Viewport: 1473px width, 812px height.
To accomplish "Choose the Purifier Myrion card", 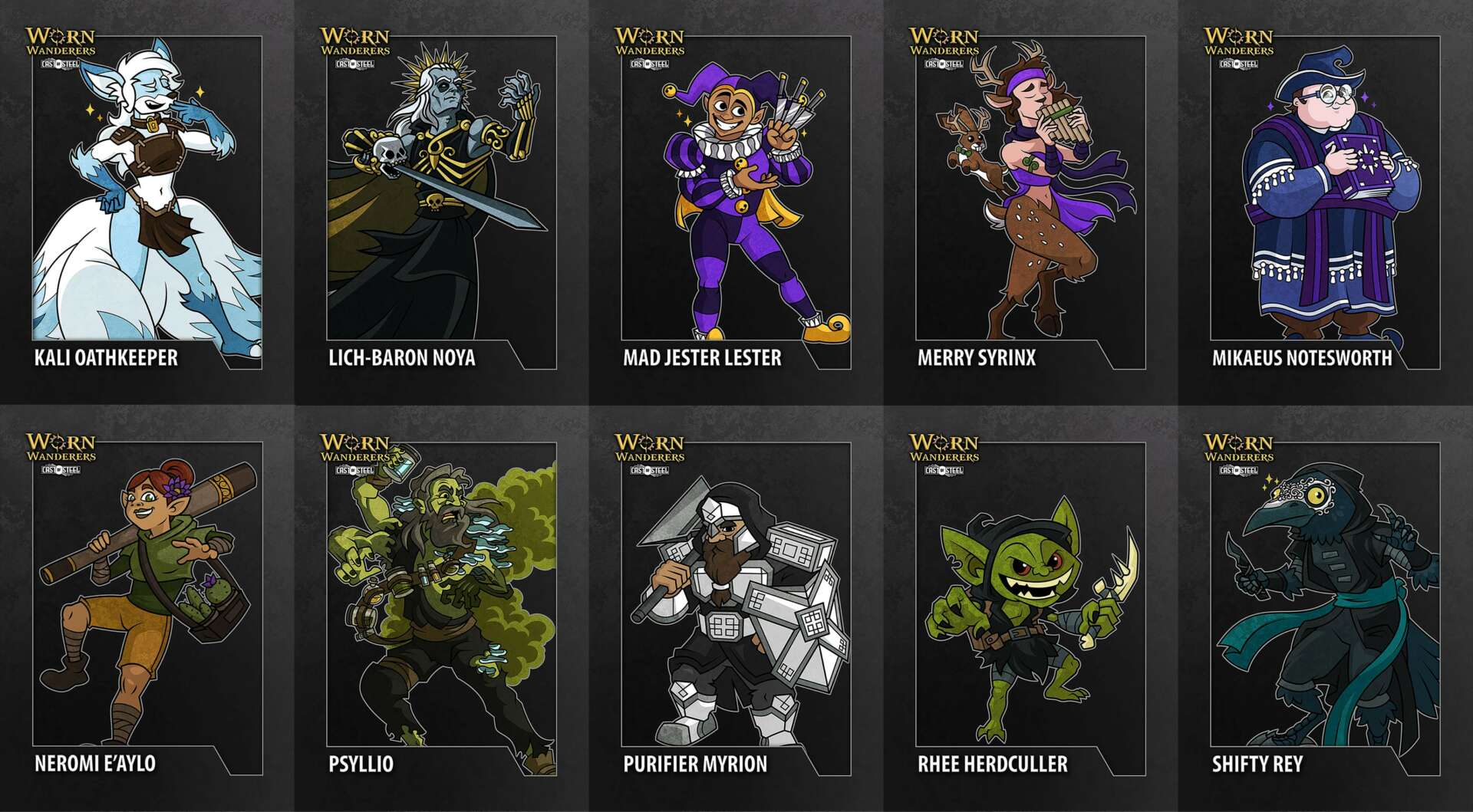I will 736,607.
